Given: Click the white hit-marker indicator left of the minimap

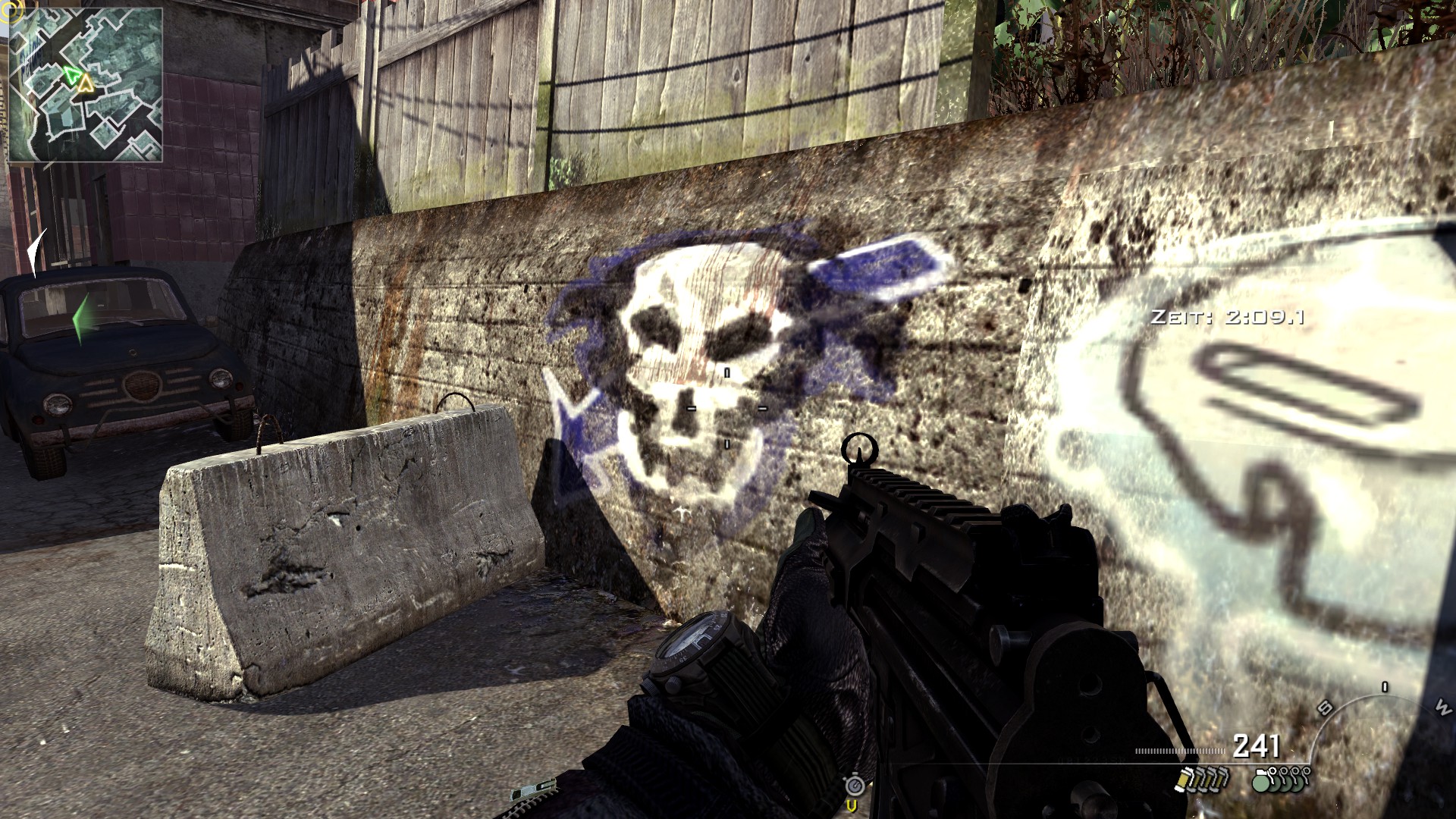Looking at the screenshot, I should (x=35, y=250).
